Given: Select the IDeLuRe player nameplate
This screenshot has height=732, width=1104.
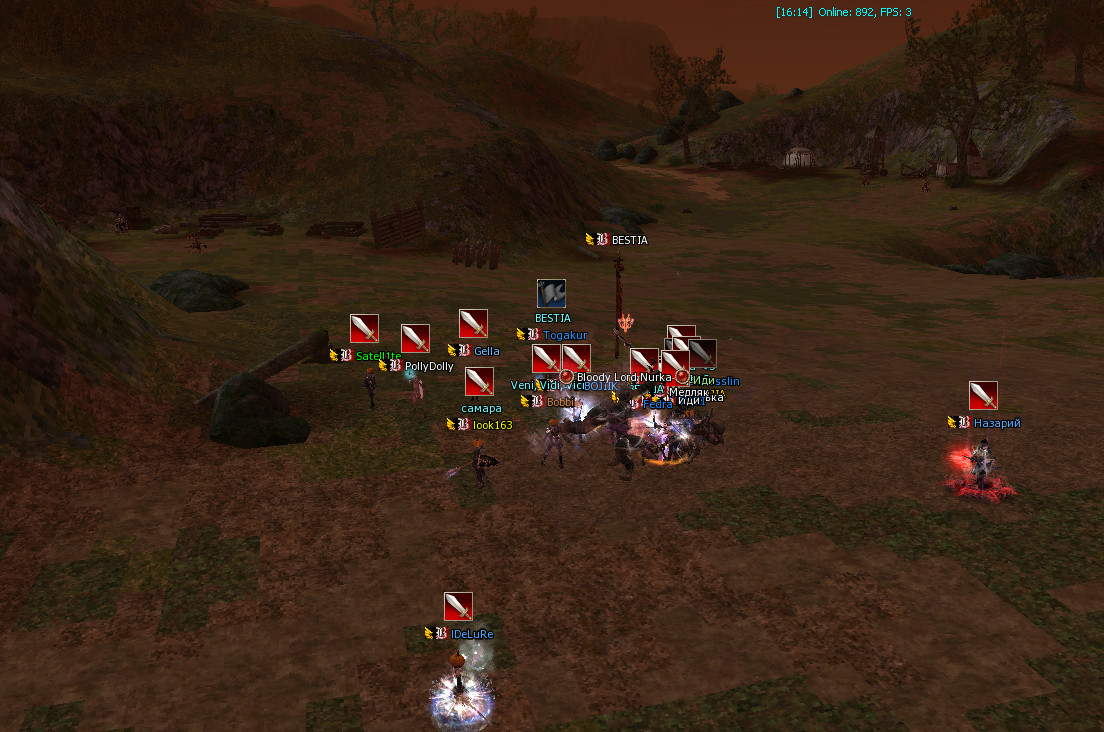Looking at the screenshot, I should [472, 634].
